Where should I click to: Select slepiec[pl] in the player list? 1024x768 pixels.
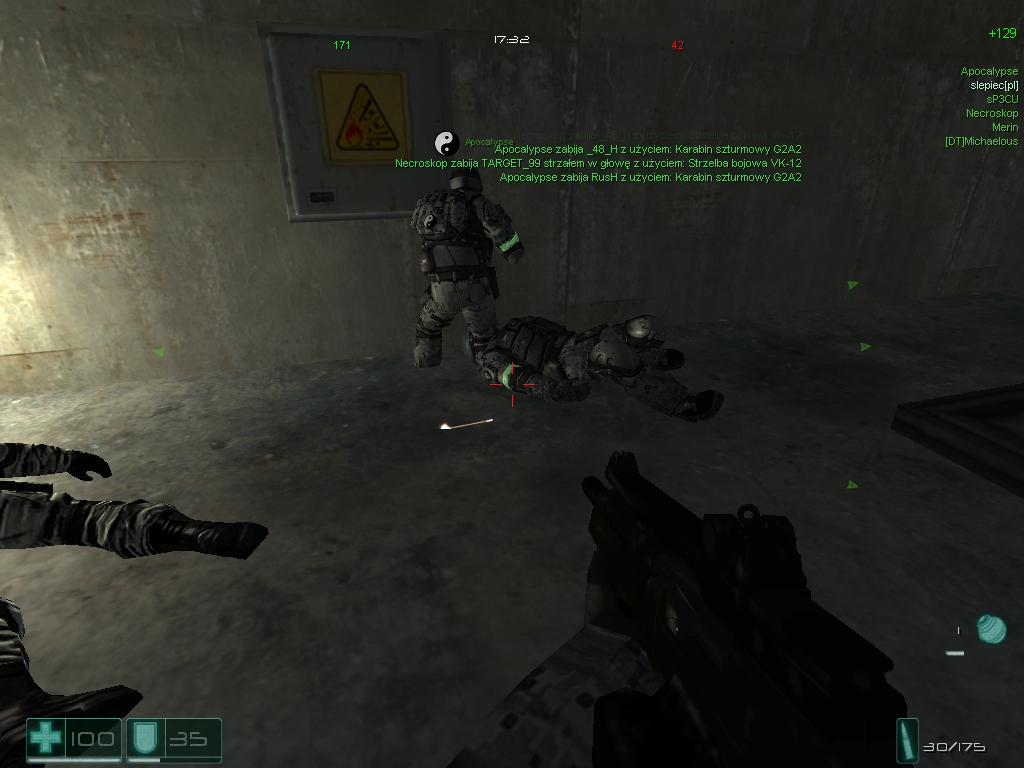(994, 86)
